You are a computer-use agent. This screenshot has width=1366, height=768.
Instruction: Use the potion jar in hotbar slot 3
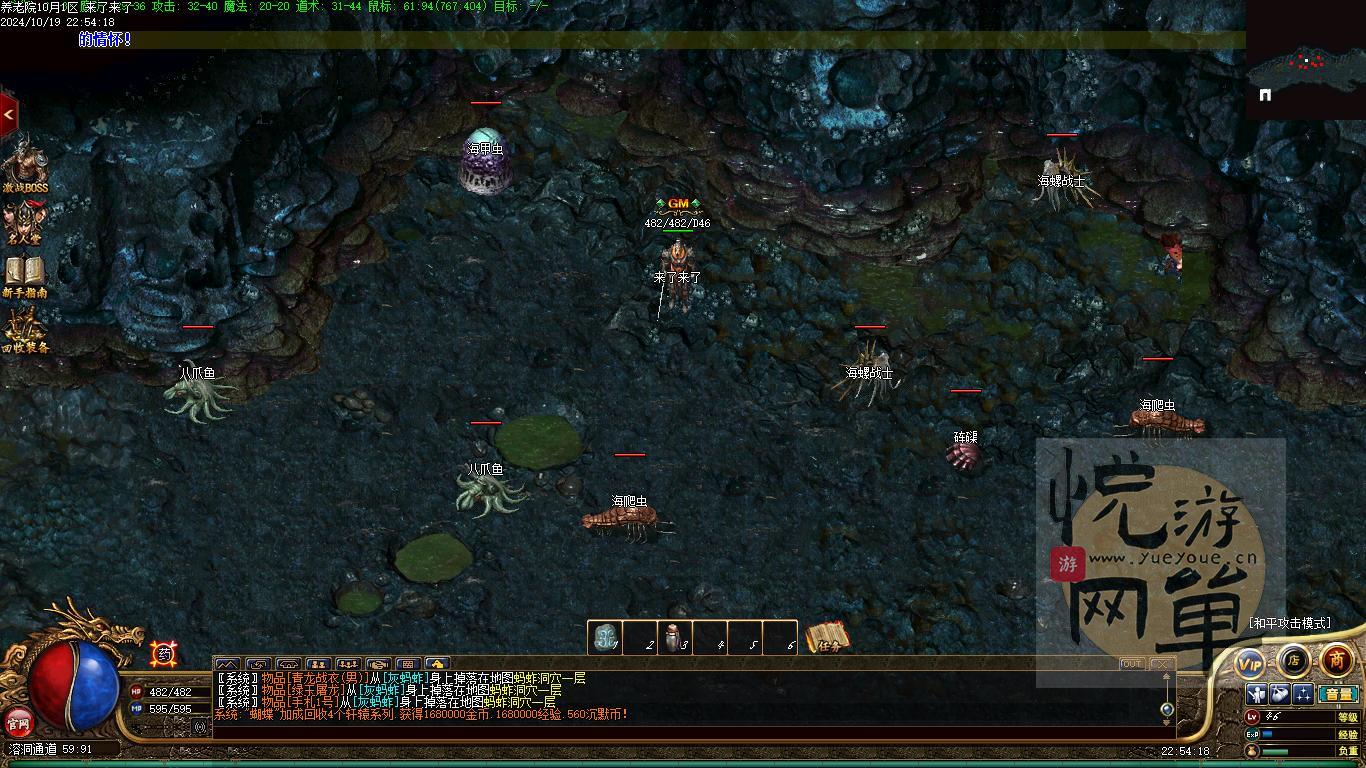click(675, 637)
